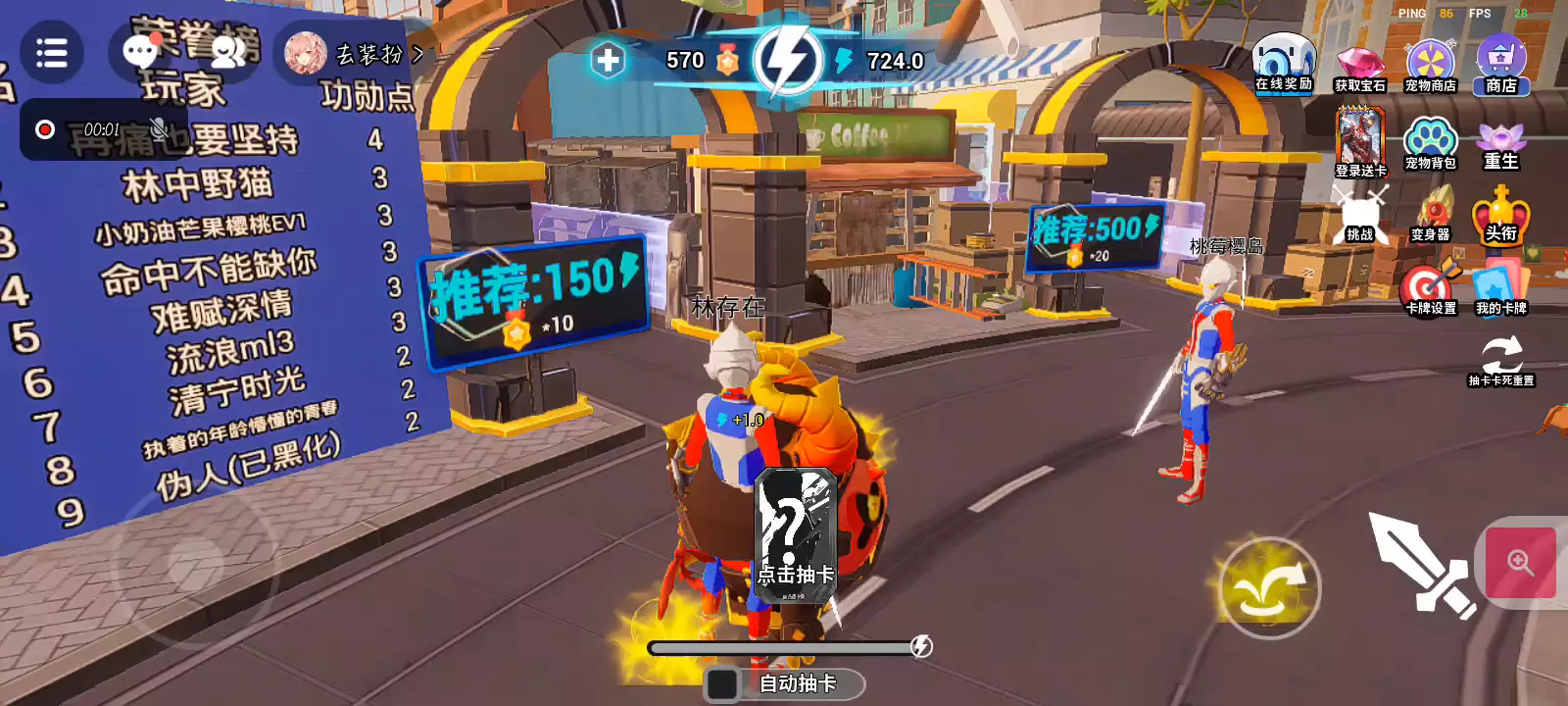This screenshot has height=706, width=1568.
Task: Toggle the 自动抽卡 auto-draw checkbox
Action: click(x=723, y=683)
